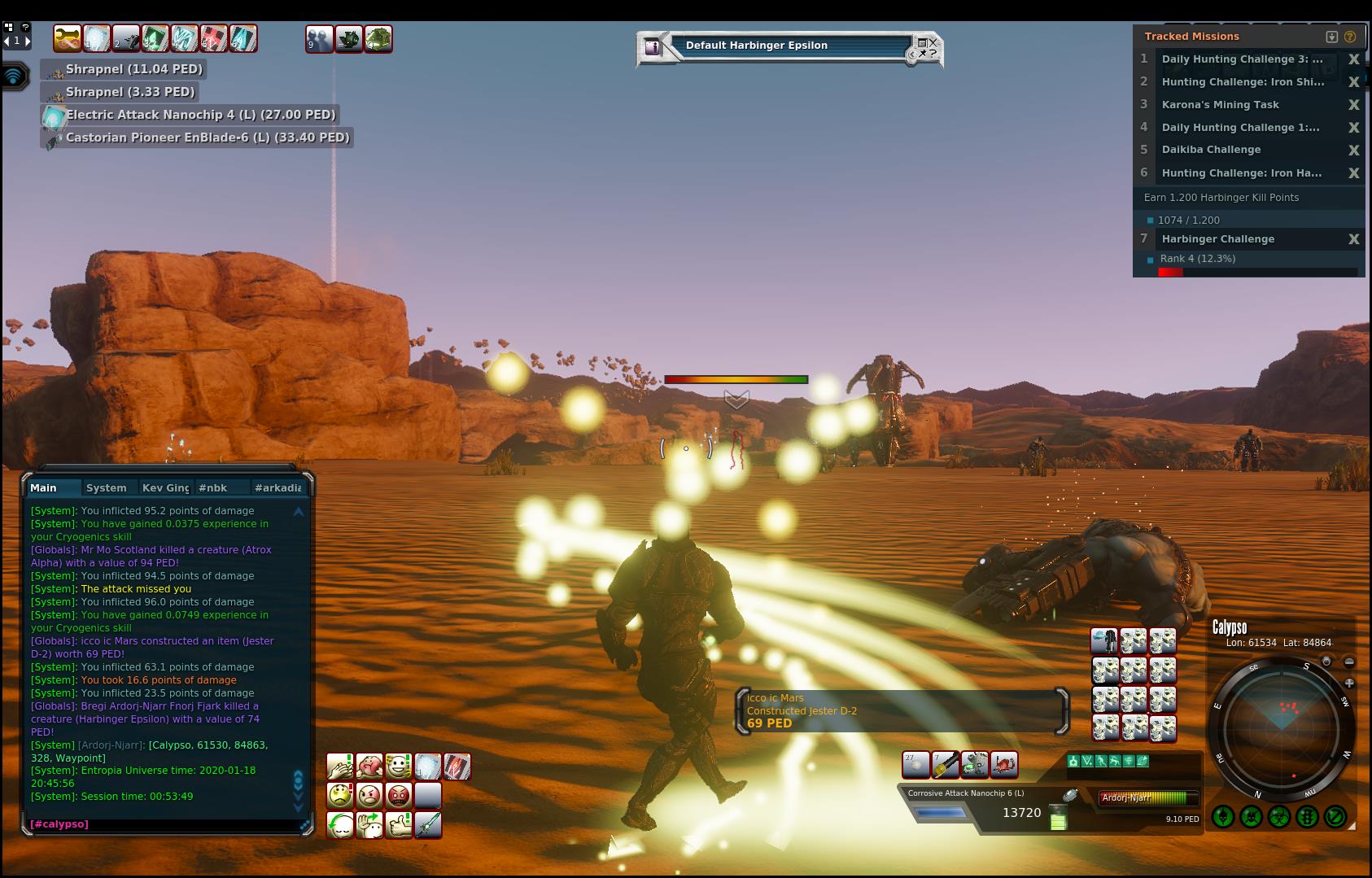Activate the yellow wrench tool icon
Image resolution: width=1372 pixels, height=878 pixels.
tap(945, 765)
